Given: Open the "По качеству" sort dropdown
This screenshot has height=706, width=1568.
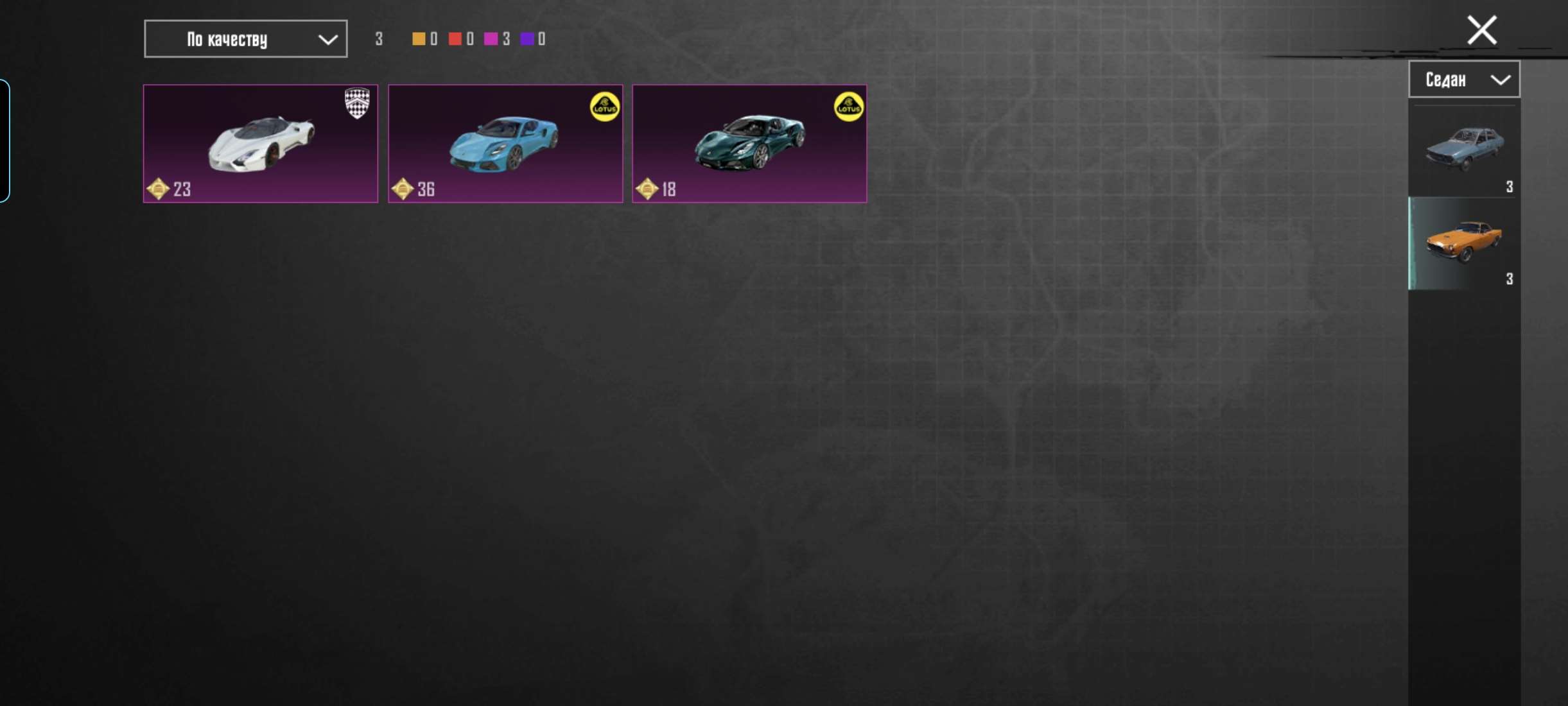Looking at the screenshot, I should 245,39.
